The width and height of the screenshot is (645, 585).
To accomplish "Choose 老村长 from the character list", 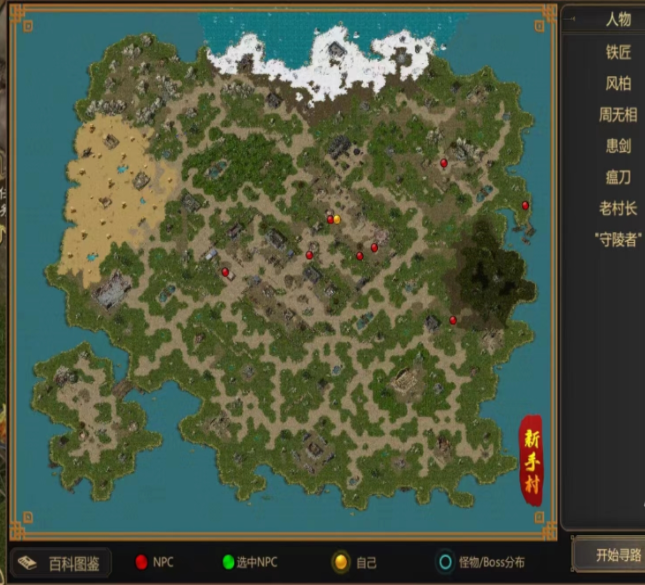I will [618, 208].
